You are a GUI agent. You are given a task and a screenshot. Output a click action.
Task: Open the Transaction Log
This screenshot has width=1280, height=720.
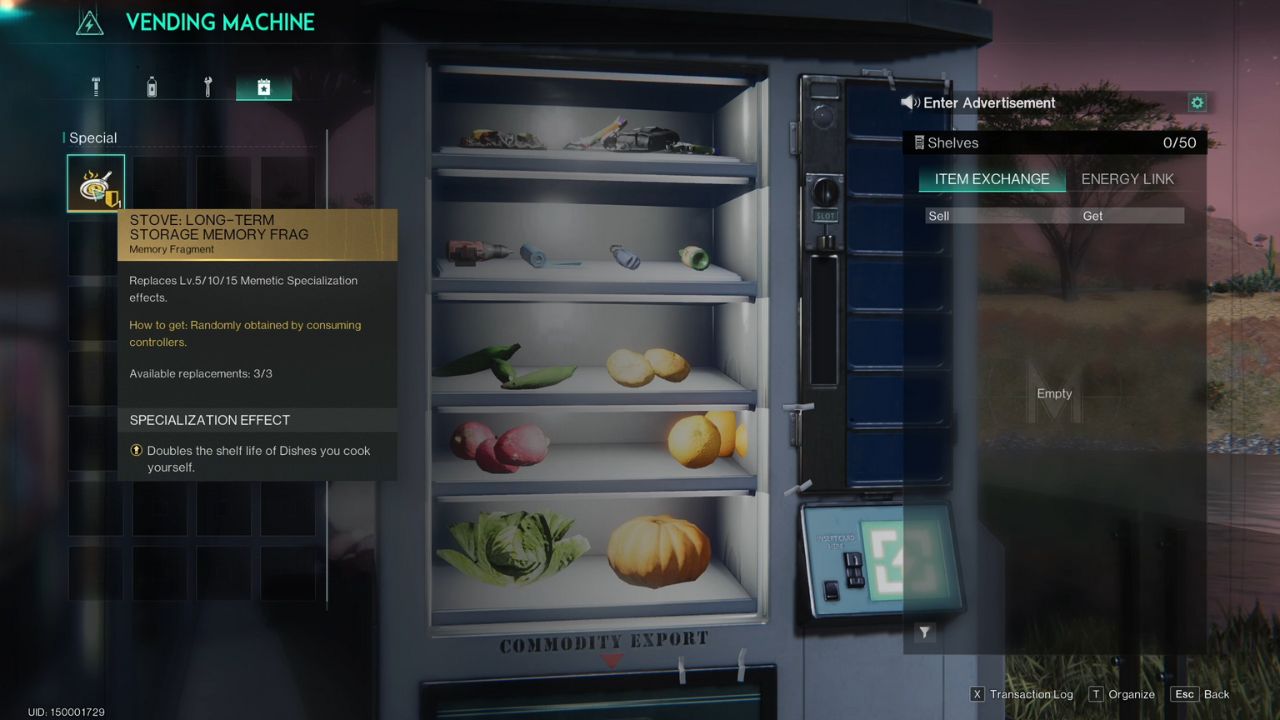pos(1021,694)
